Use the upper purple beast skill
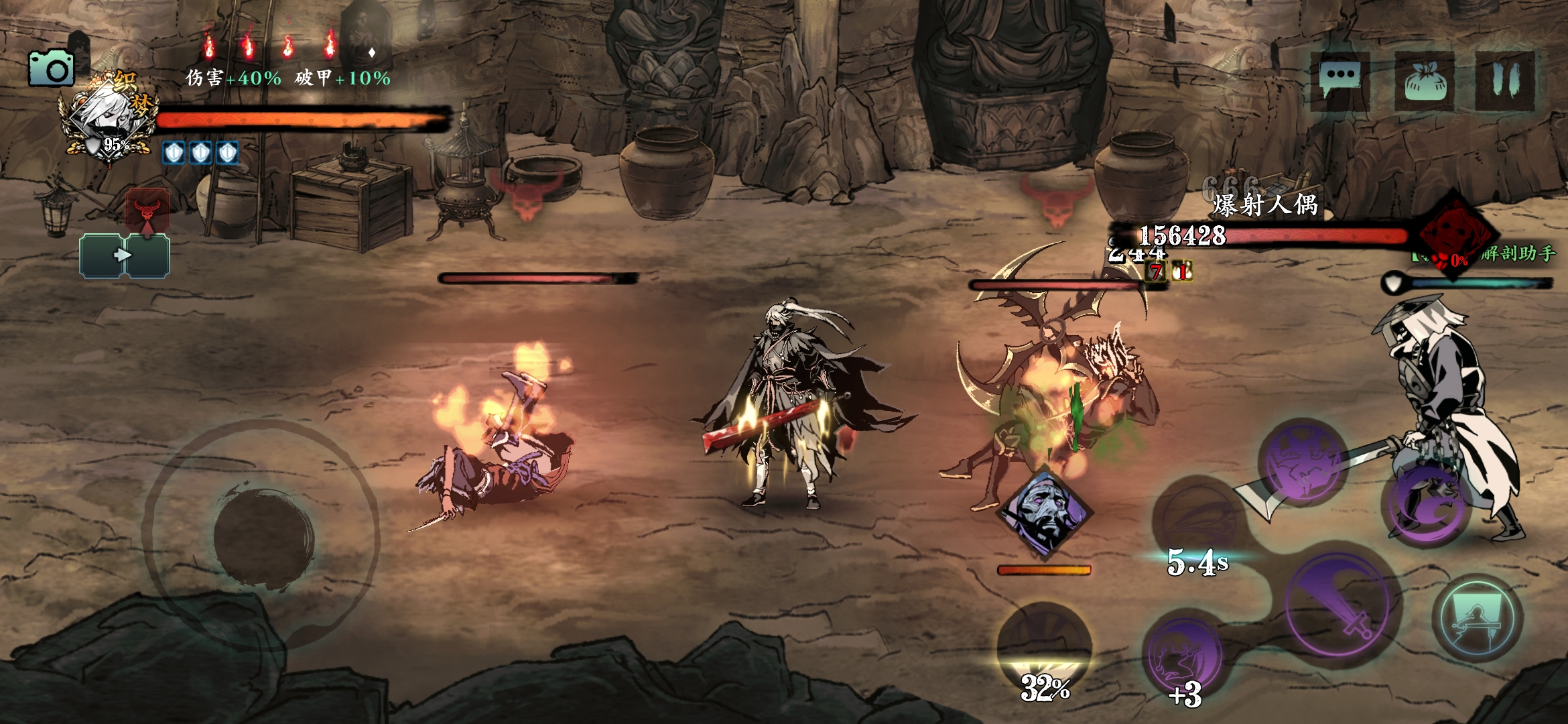 point(1303,463)
